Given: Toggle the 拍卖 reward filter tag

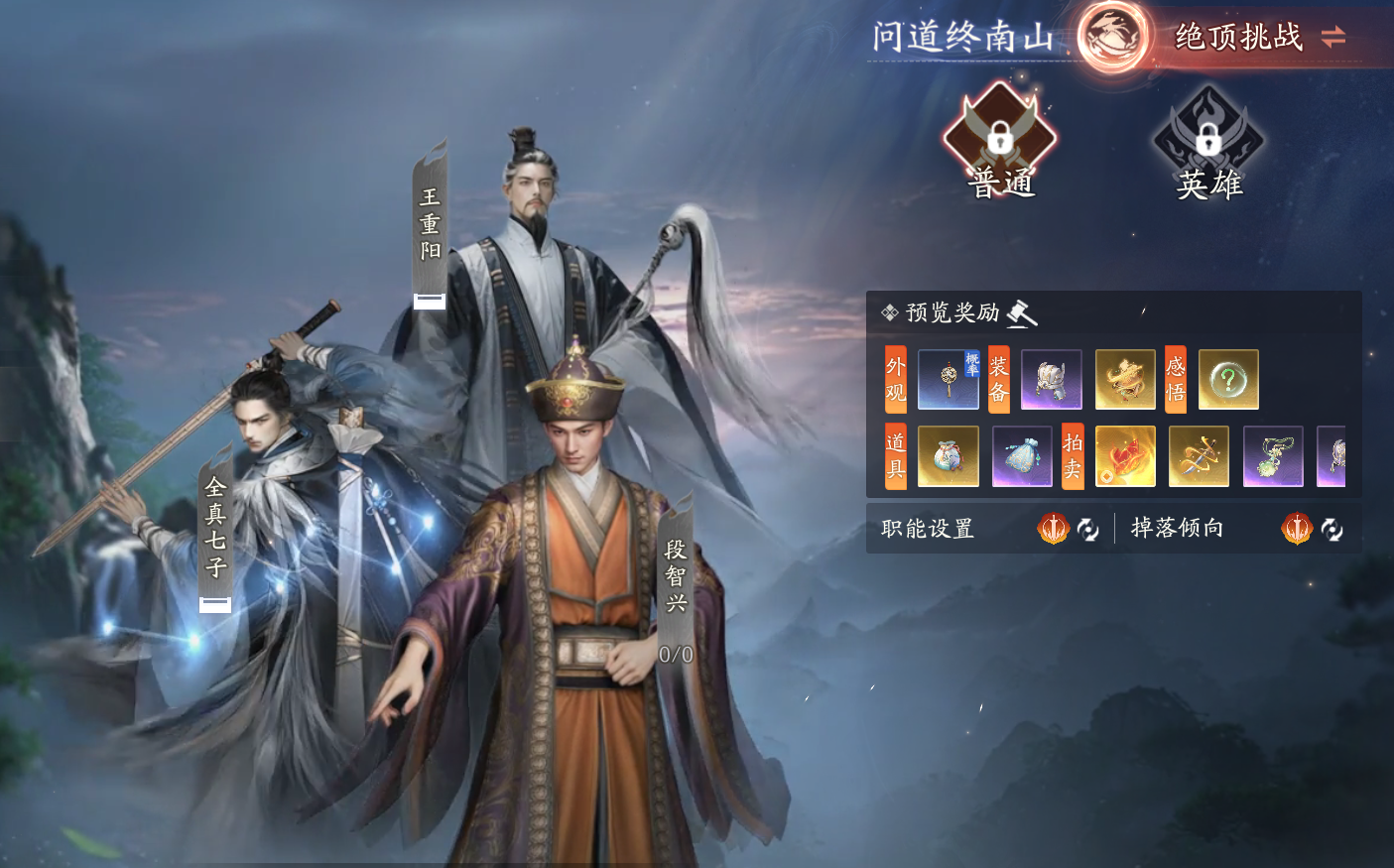Looking at the screenshot, I should (x=1072, y=456).
